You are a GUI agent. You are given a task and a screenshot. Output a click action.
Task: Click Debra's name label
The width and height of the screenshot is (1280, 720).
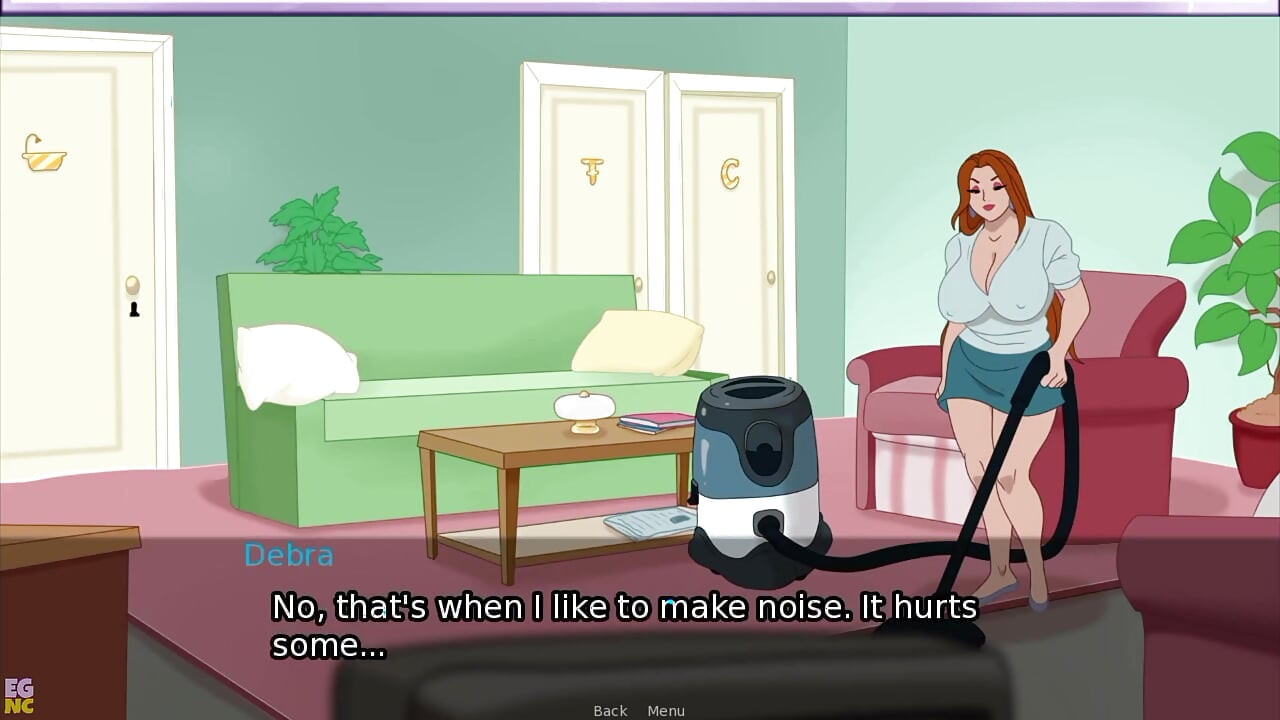[x=289, y=555]
